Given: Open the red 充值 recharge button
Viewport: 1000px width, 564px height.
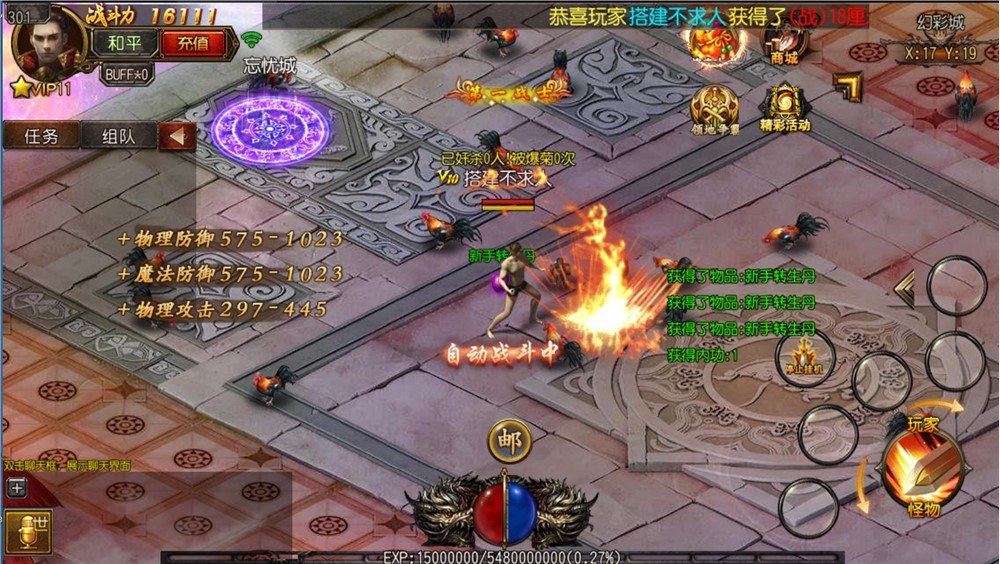Looking at the screenshot, I should pyautogui.click(x=193, y=43).
